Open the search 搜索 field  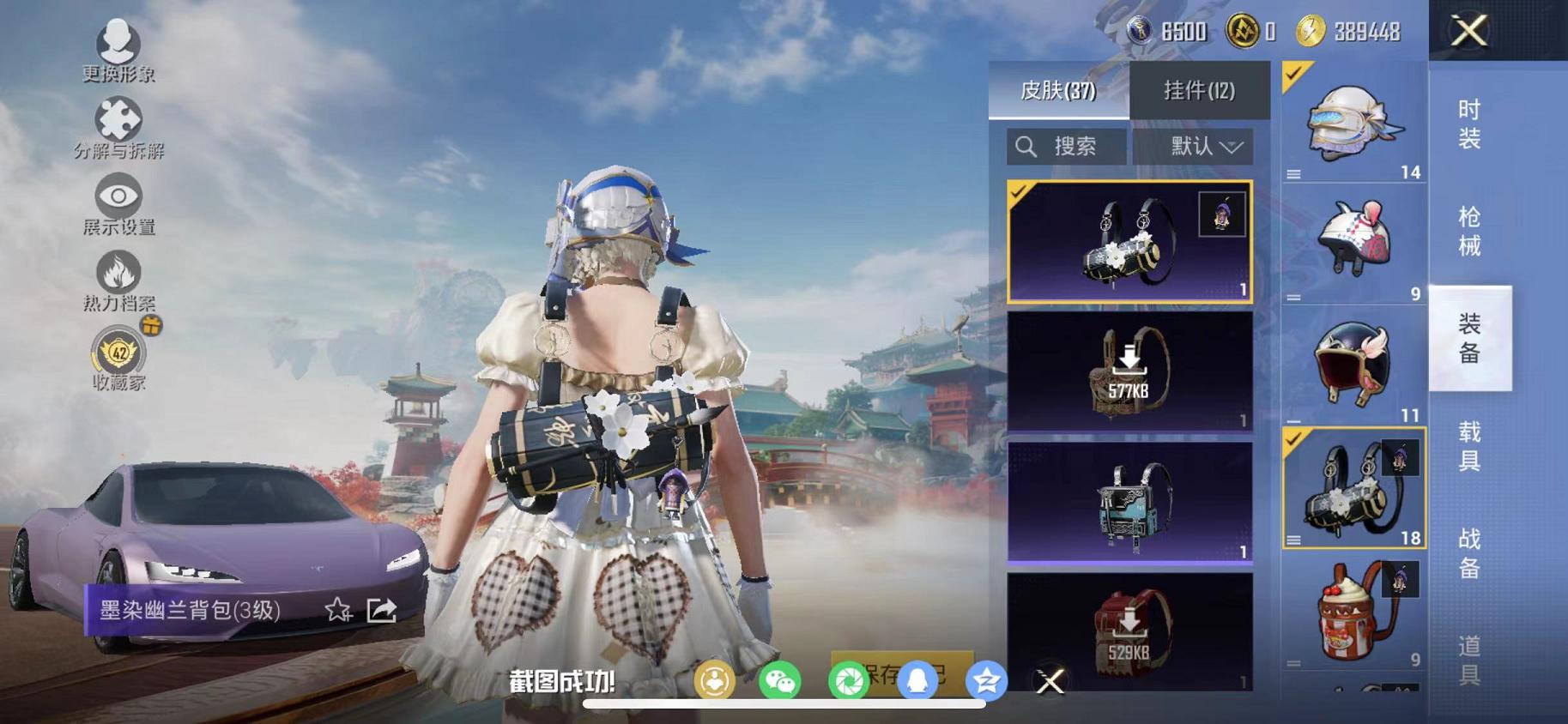[1066, 145]
